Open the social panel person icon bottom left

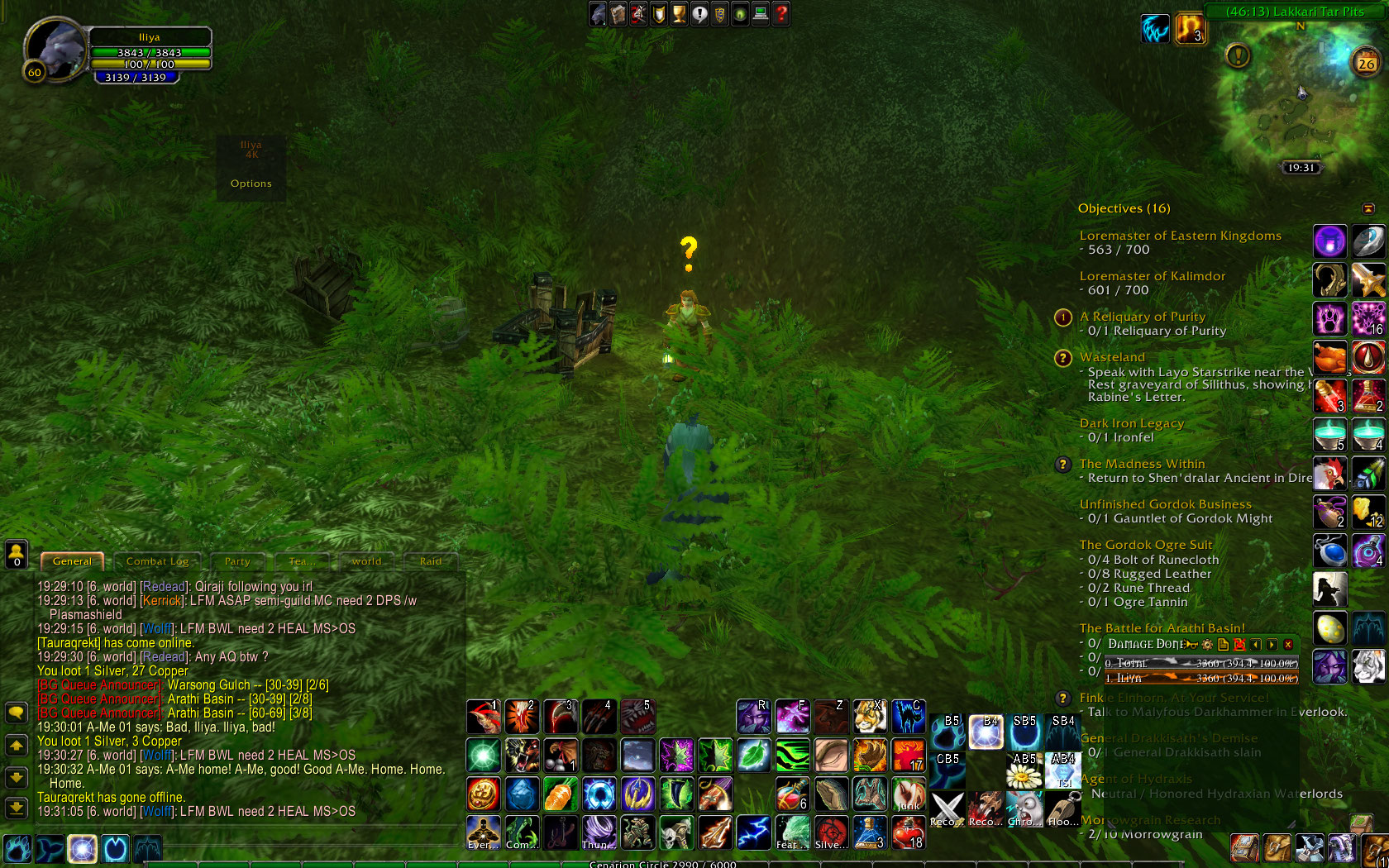[17, 555]
